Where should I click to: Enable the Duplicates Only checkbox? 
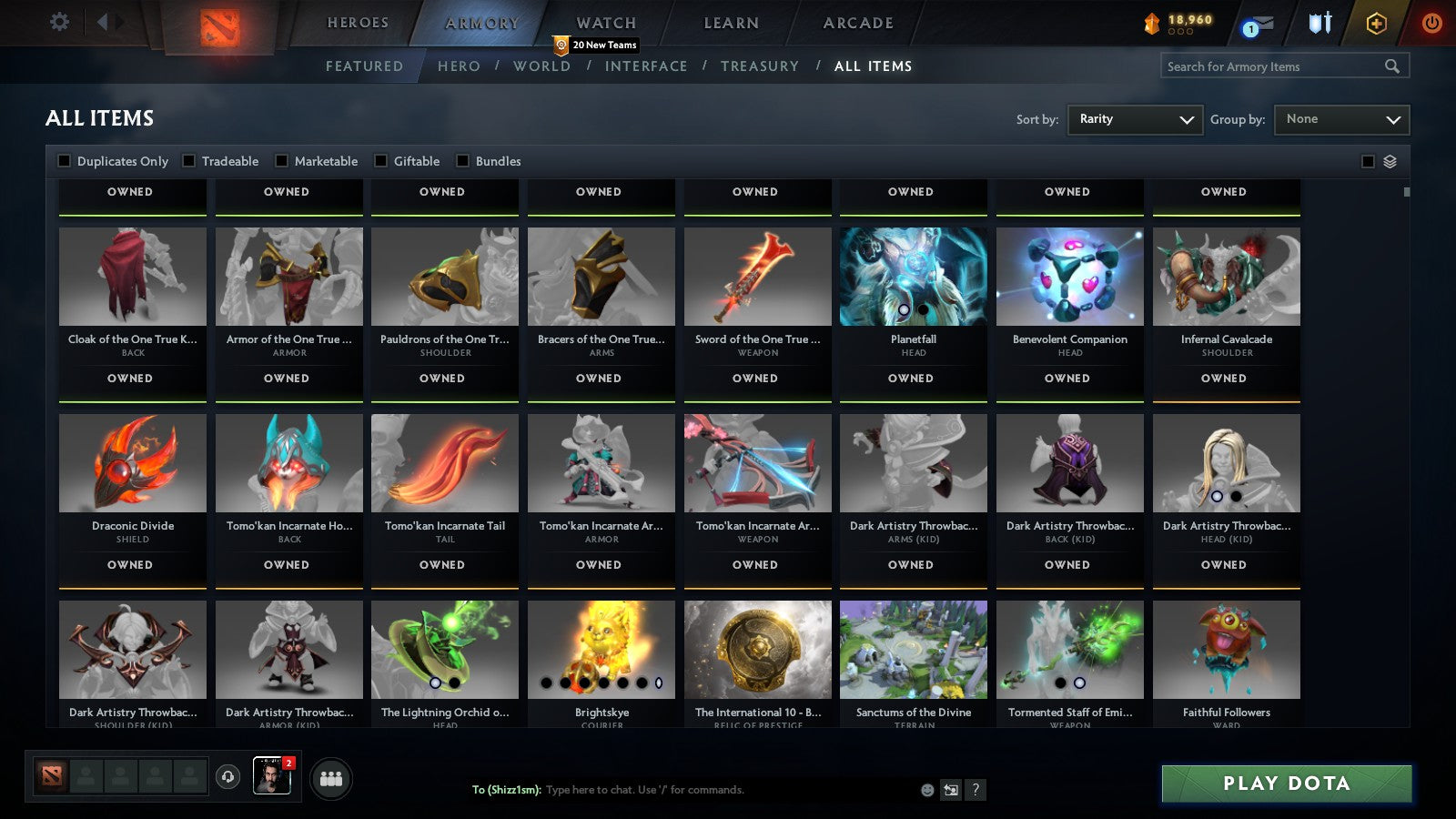pyautogui.click(x=65, y=161)
